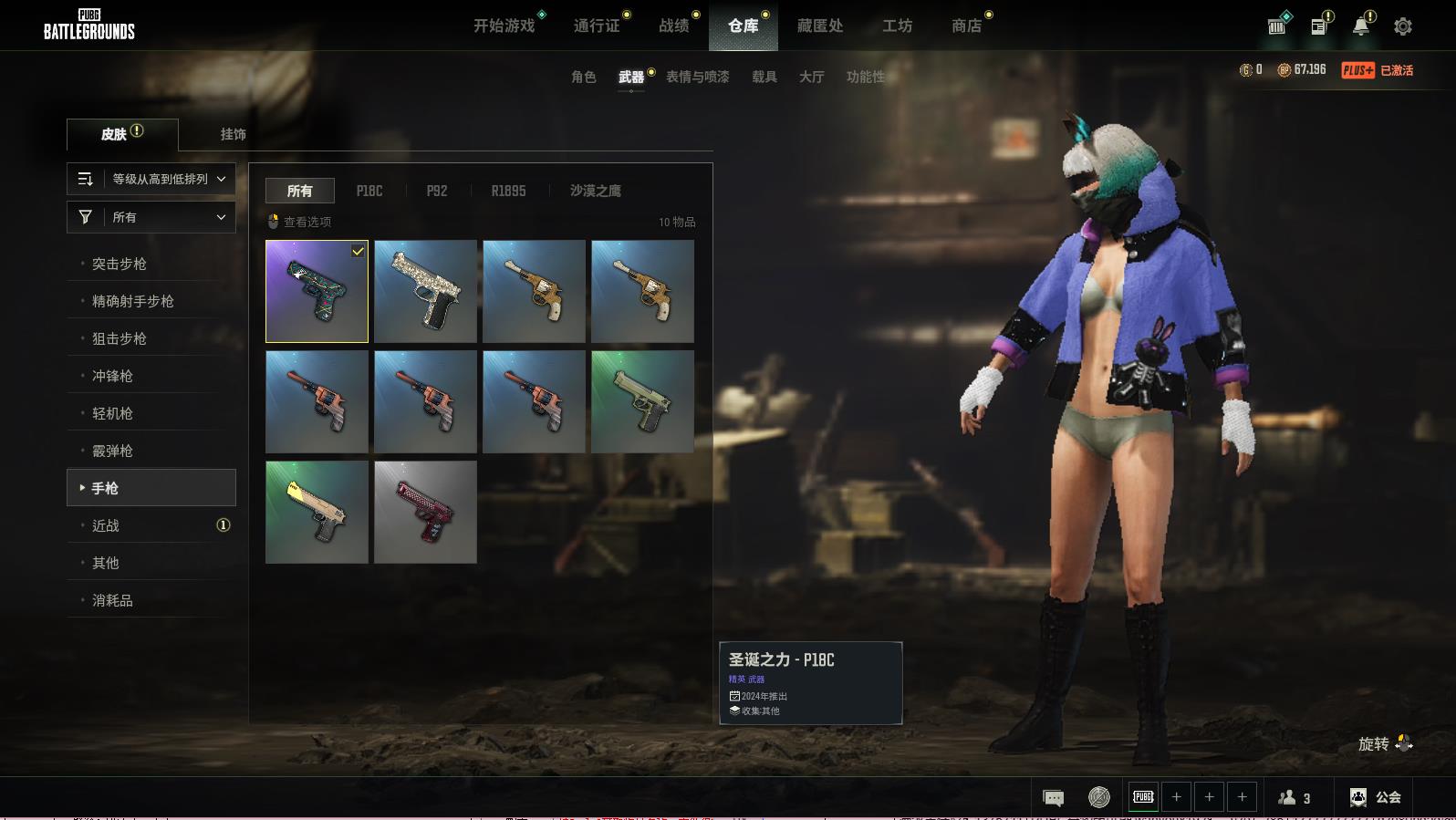Image resolution: width=1456 pixels, height=820 pixels.
Task: Open the 公会 clan panel
Action: point(1376,797)
